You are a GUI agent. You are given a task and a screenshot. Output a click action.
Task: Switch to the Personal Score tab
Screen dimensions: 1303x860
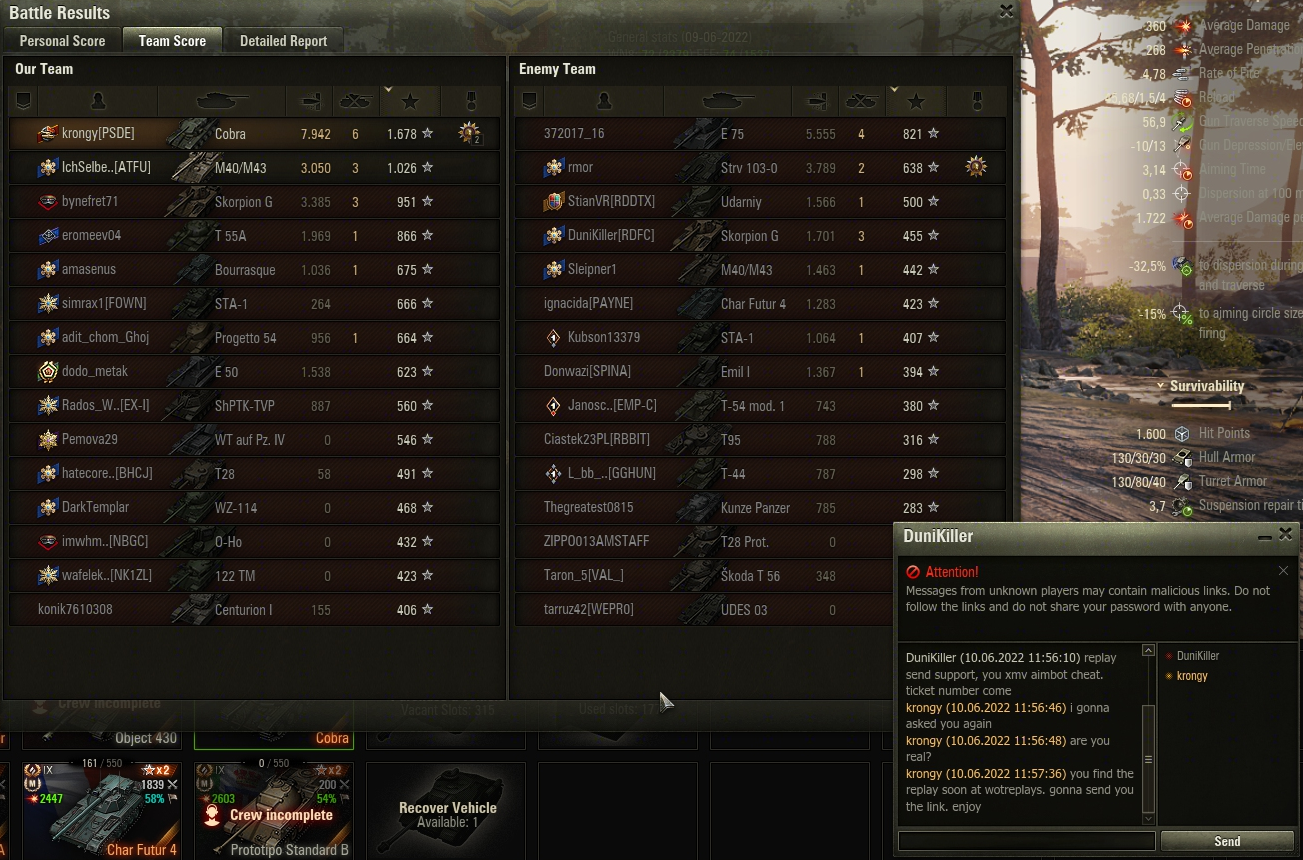[60, 41]
